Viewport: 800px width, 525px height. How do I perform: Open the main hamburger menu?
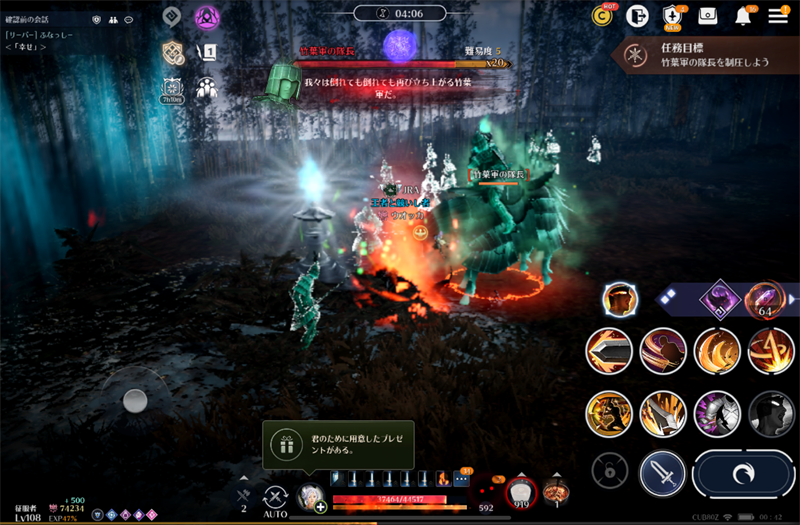(778, 16)
